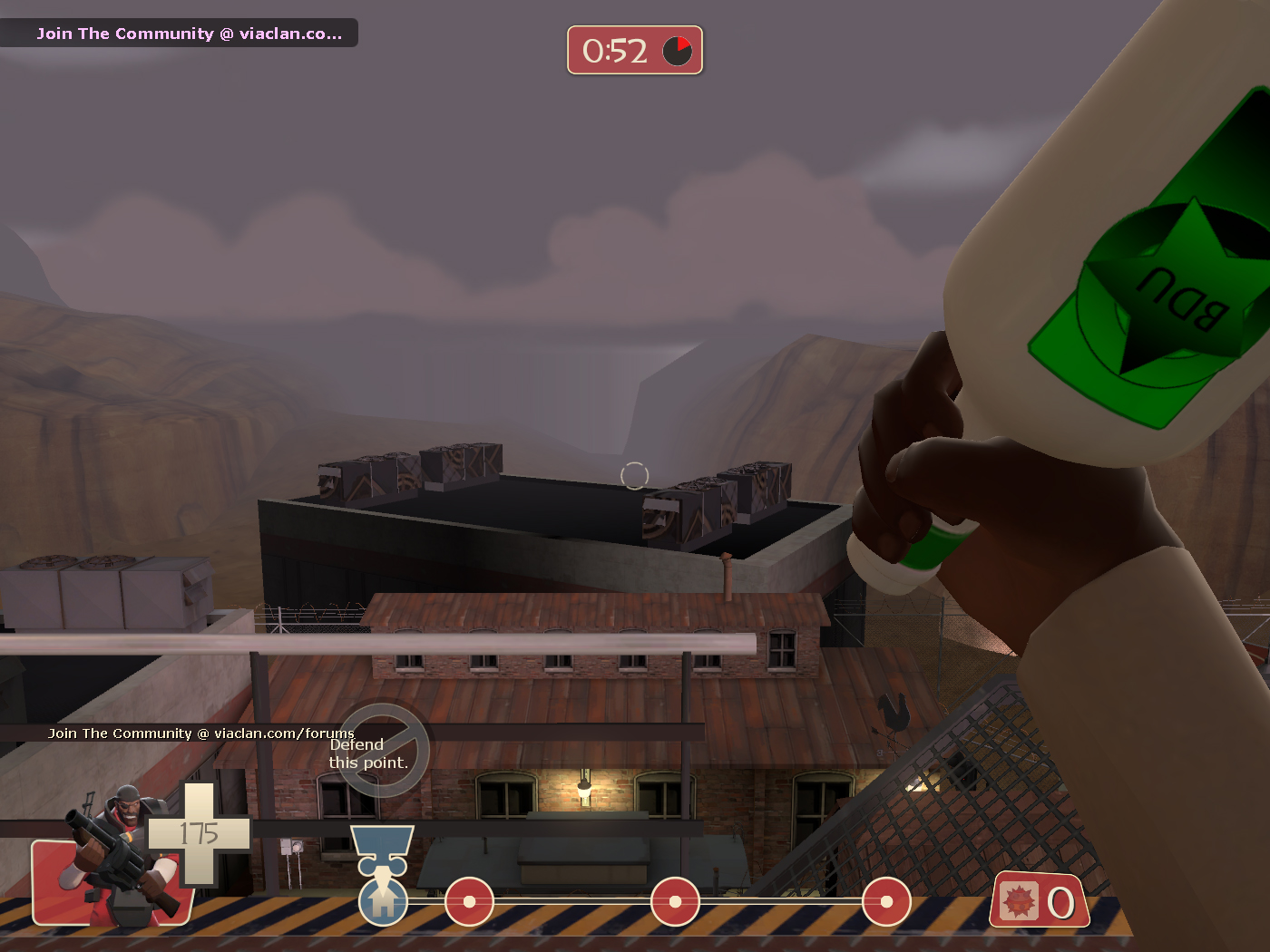
Task: Toggle the round timer display off
Action: (634, 51)
